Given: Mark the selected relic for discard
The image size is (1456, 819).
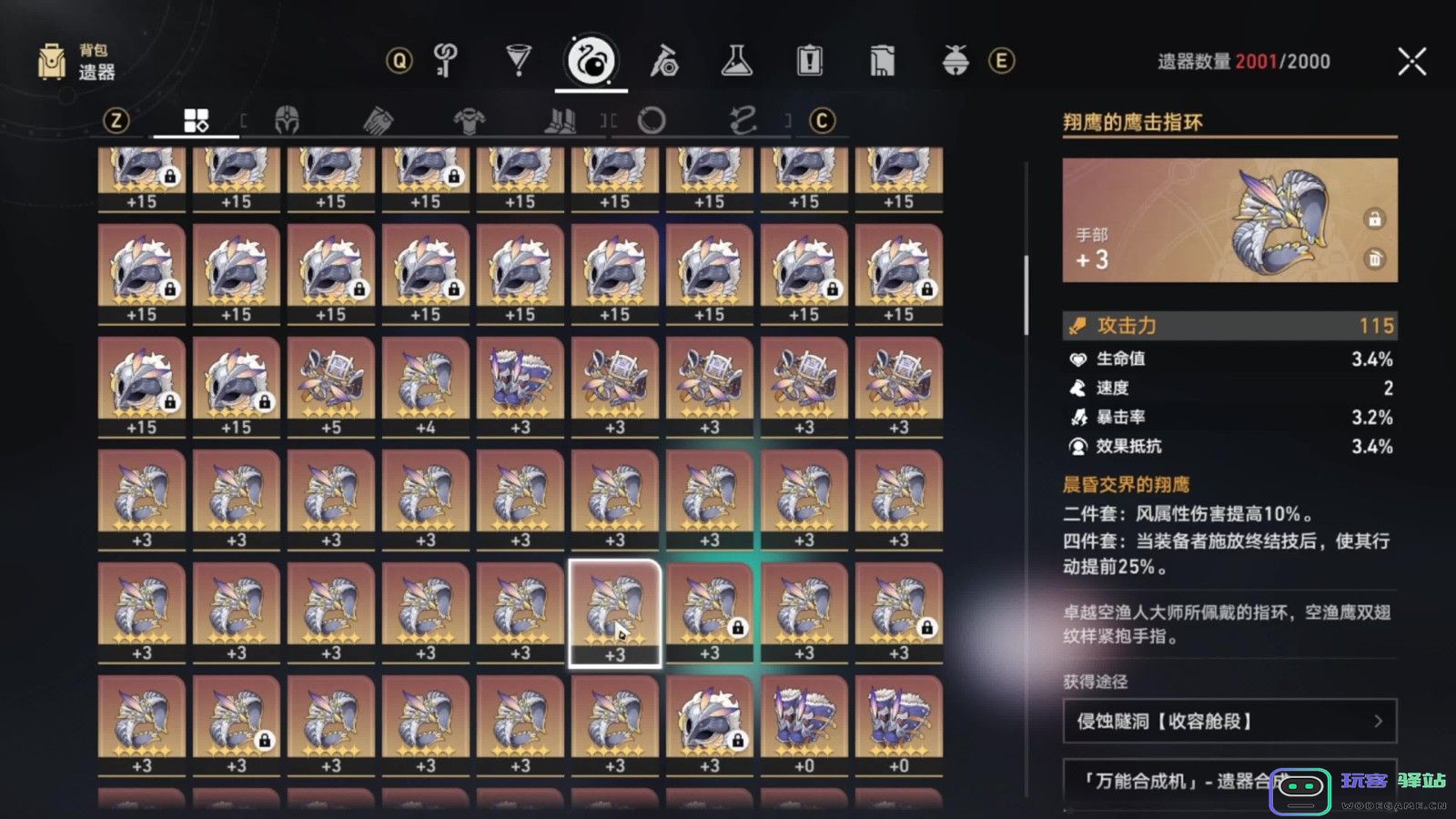Looking at the screenshot, I should (x=1375, y=258).
